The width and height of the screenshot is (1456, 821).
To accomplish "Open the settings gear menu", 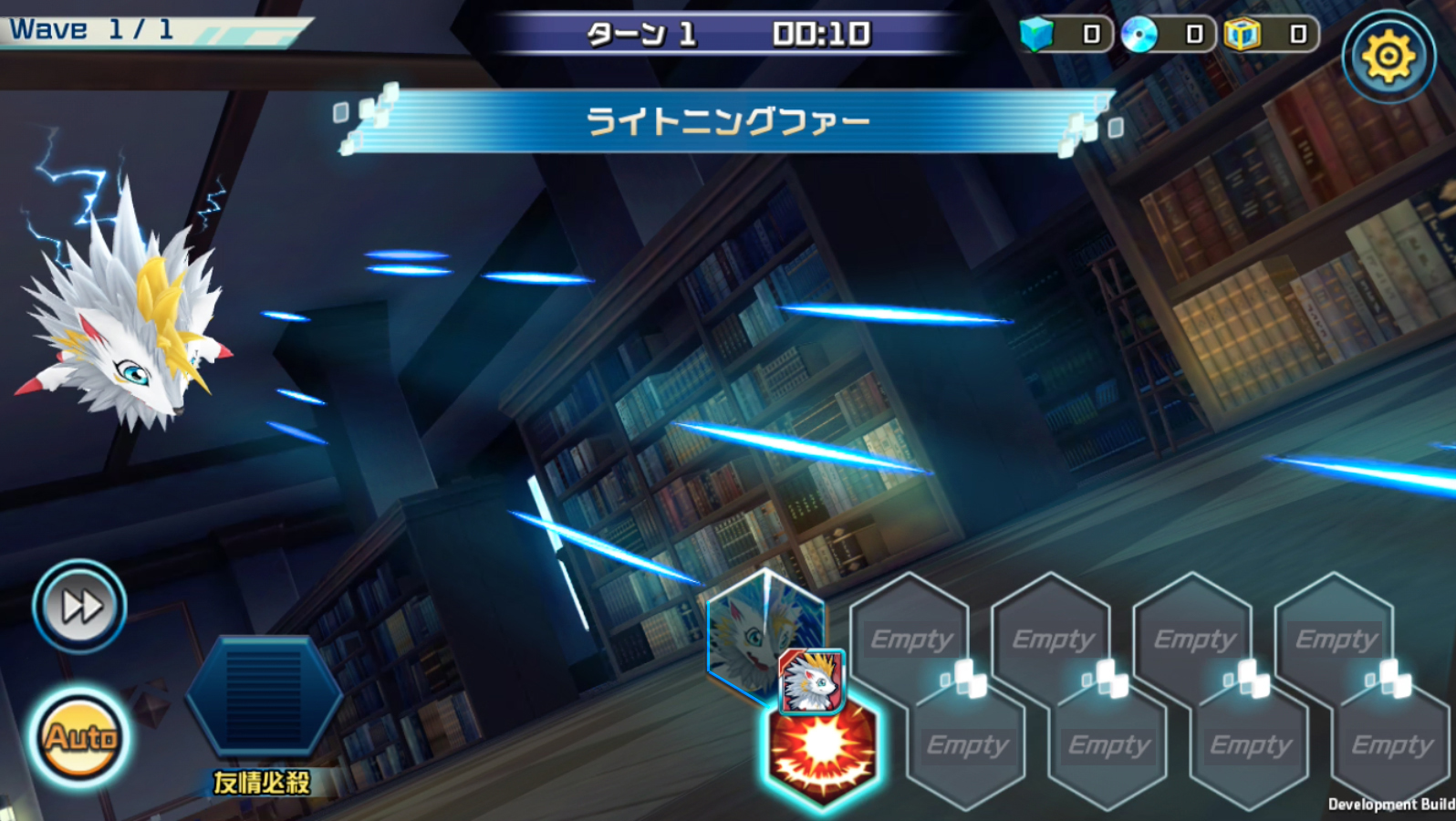I will tap(1389, 55).
